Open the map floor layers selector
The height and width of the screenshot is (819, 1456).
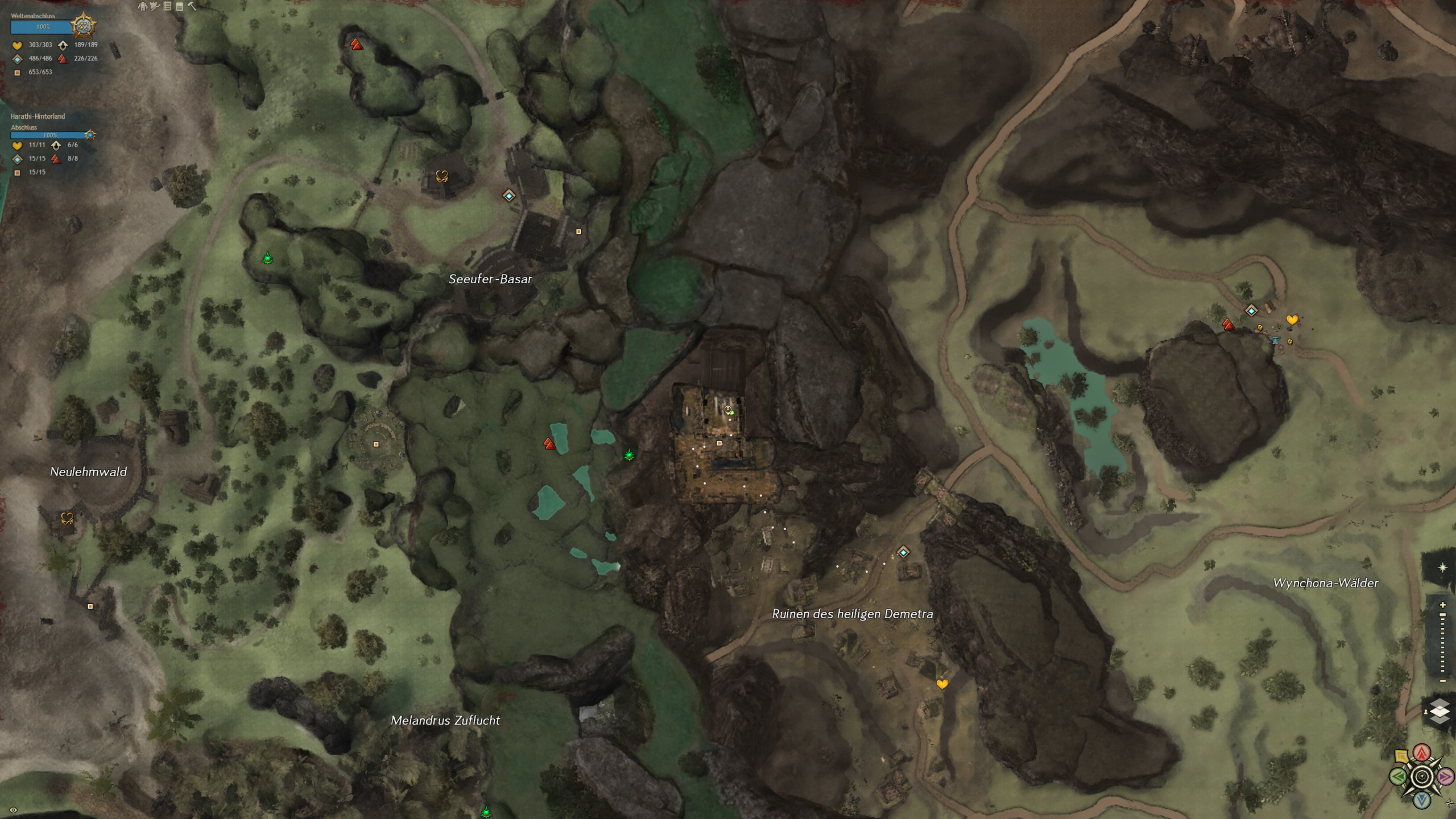point(1439,711)
